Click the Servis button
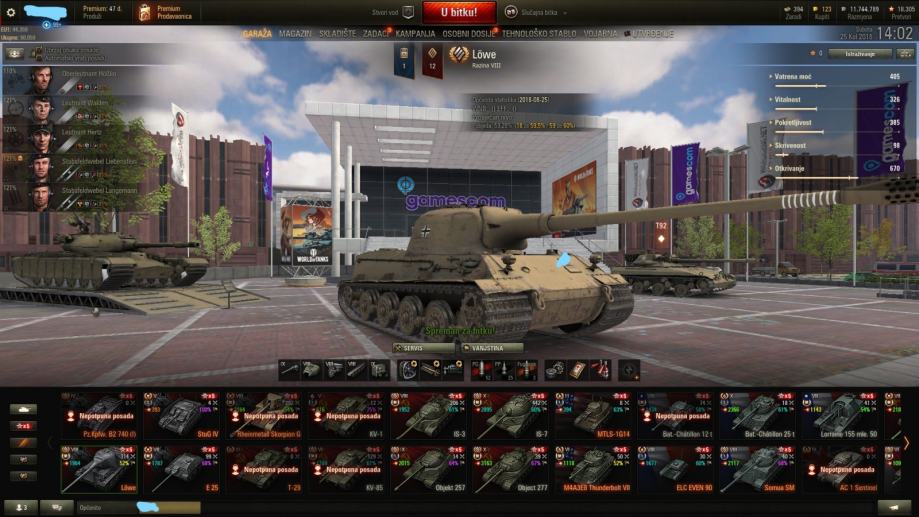This screenshot has height=517, width=919. (x=422, y=348)
